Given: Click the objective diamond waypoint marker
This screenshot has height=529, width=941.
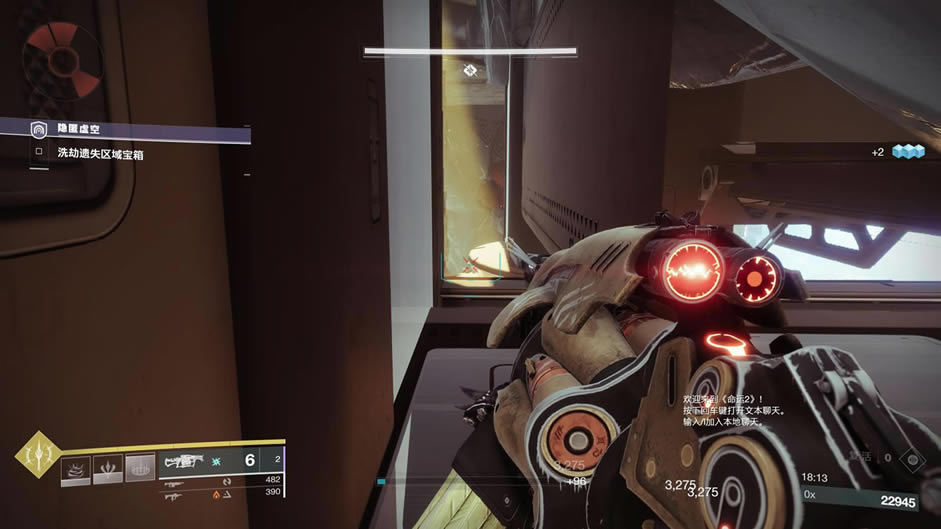Looking at the screenshot, I should [x=469, y=69].
